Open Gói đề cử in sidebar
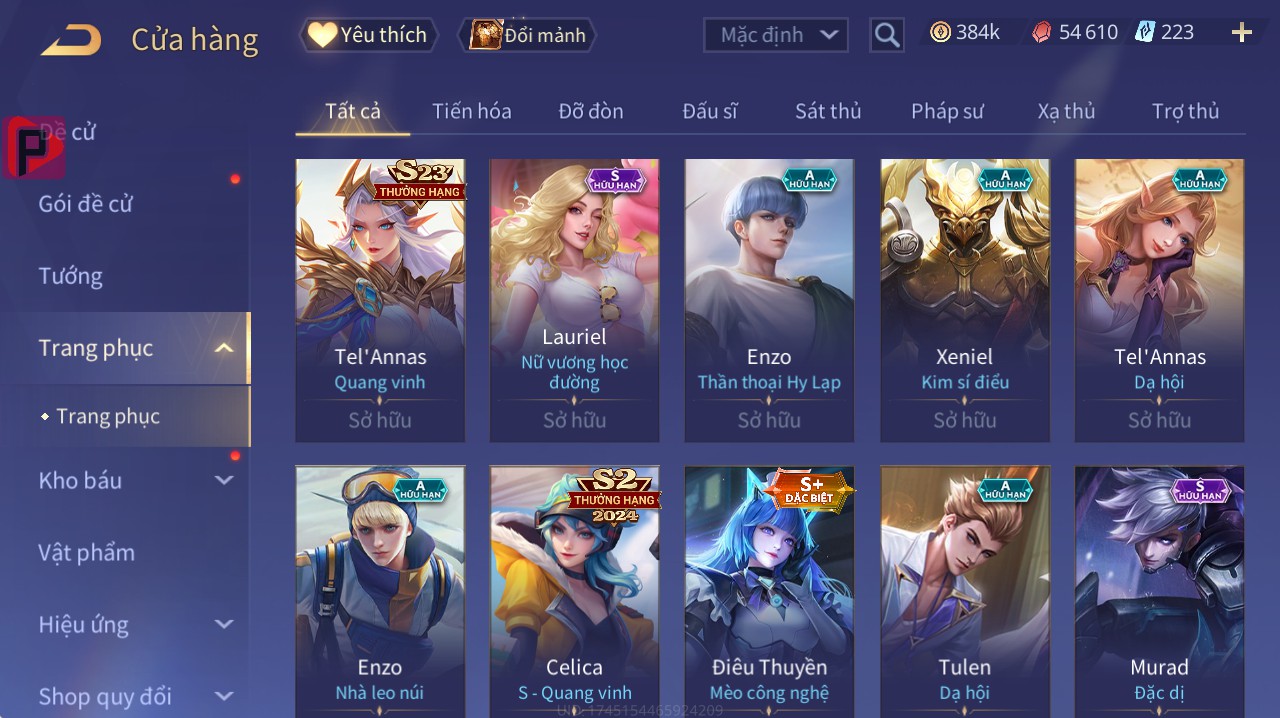 point(86,204)
